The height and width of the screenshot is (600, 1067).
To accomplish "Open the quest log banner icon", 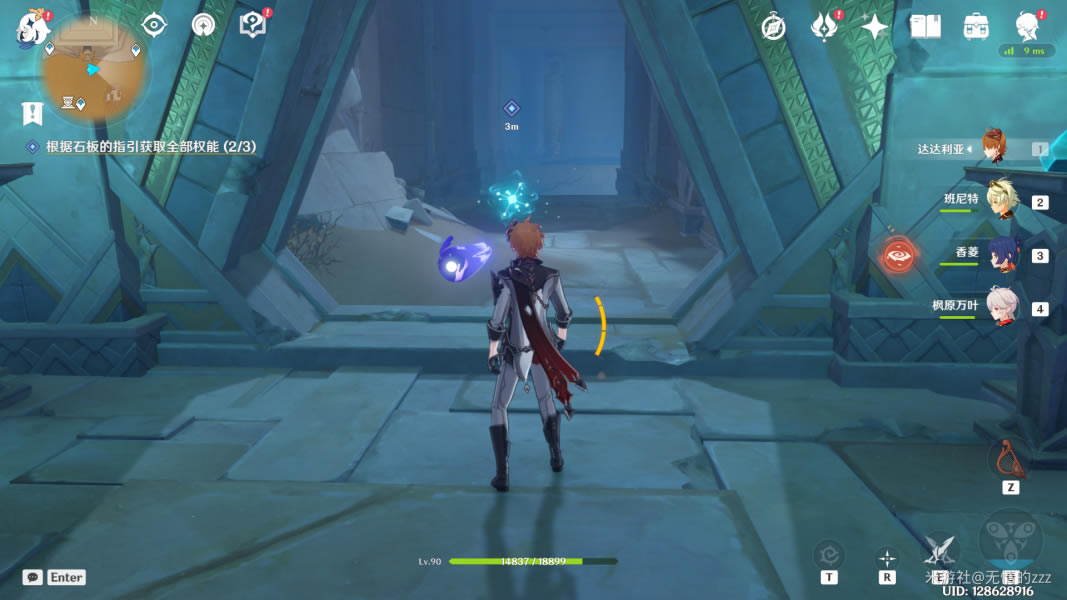I will click(33, 113).
